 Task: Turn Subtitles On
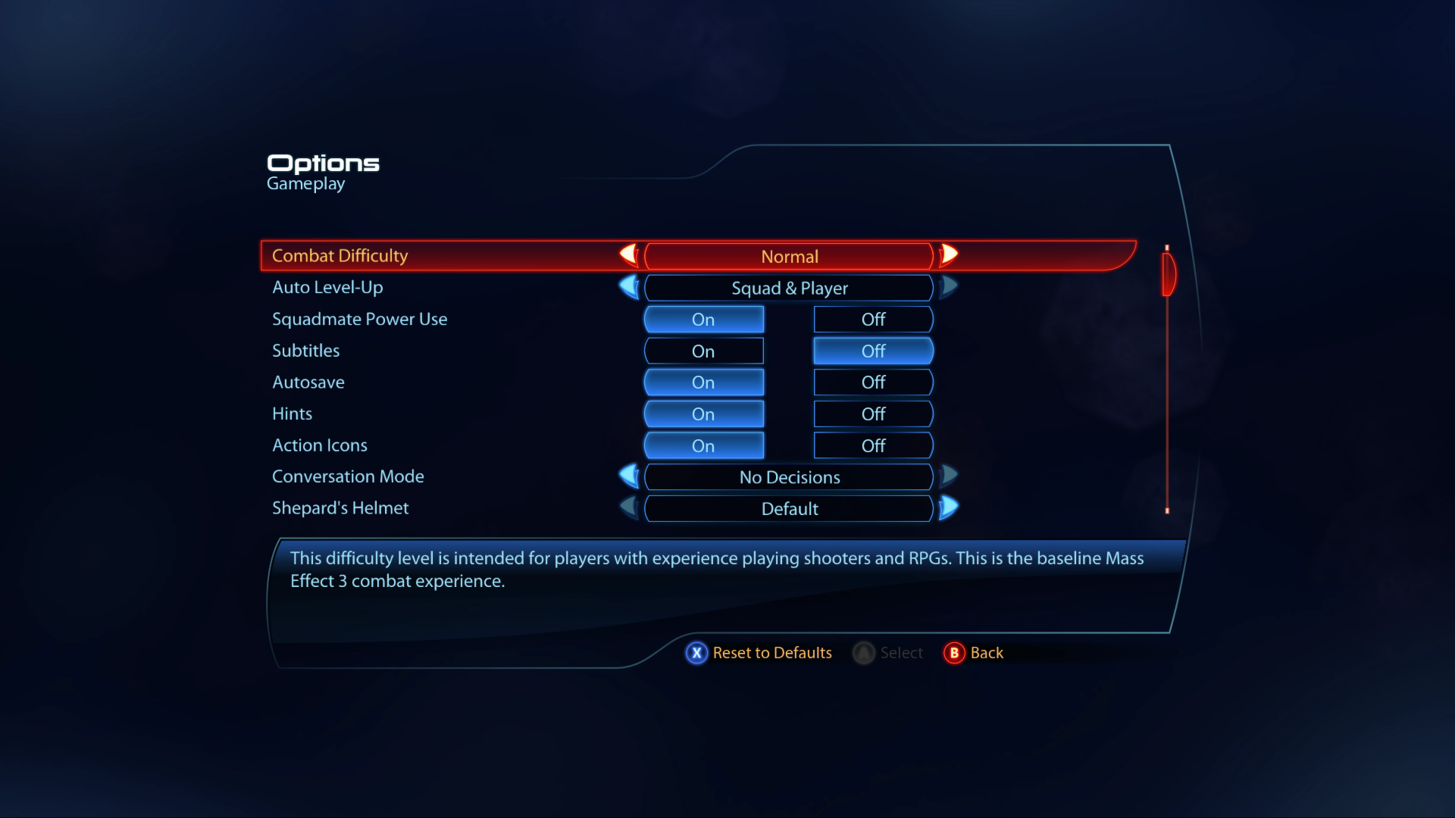[703, 350]
